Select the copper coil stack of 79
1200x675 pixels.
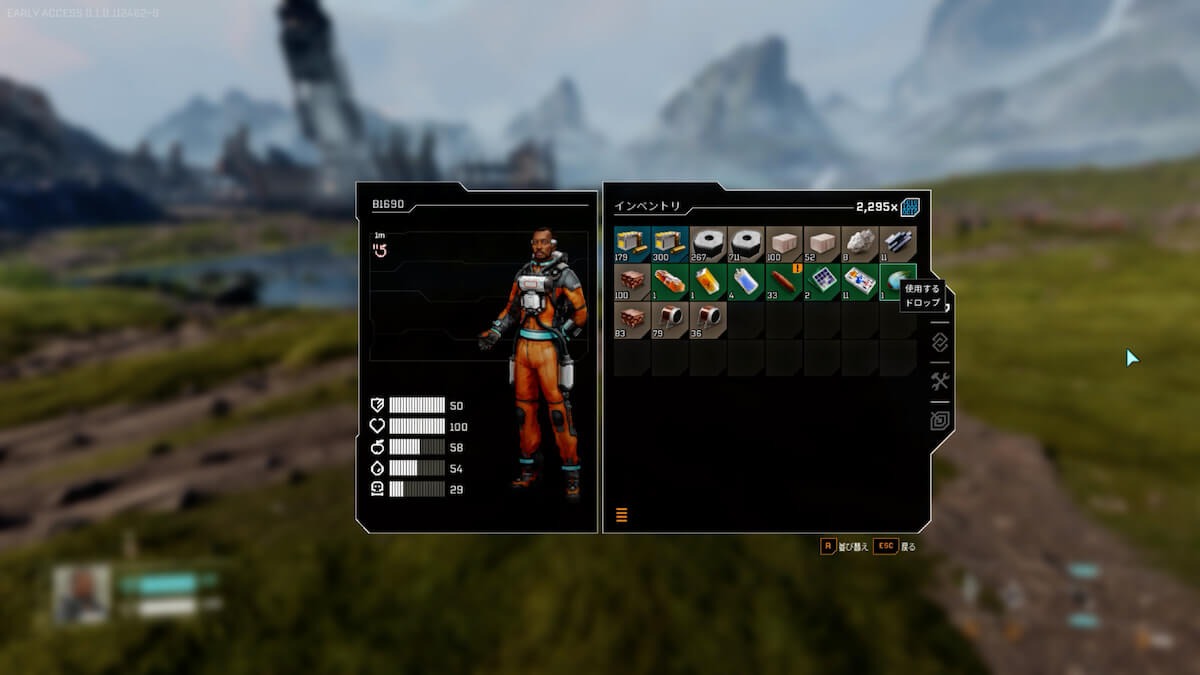tap(670, 320)
